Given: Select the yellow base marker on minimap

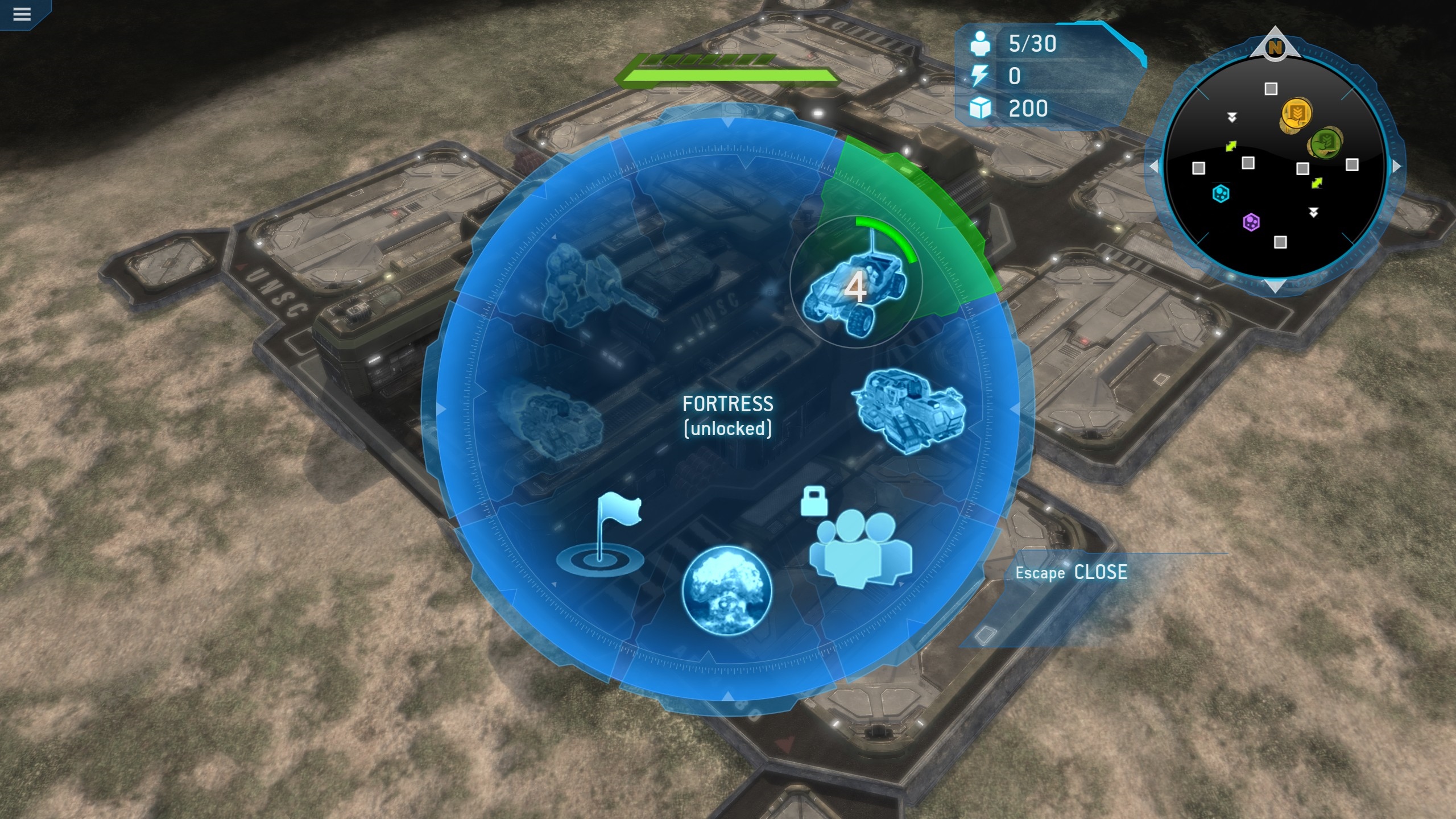Looking at the screenshot, I should [x=1296, y=114].
